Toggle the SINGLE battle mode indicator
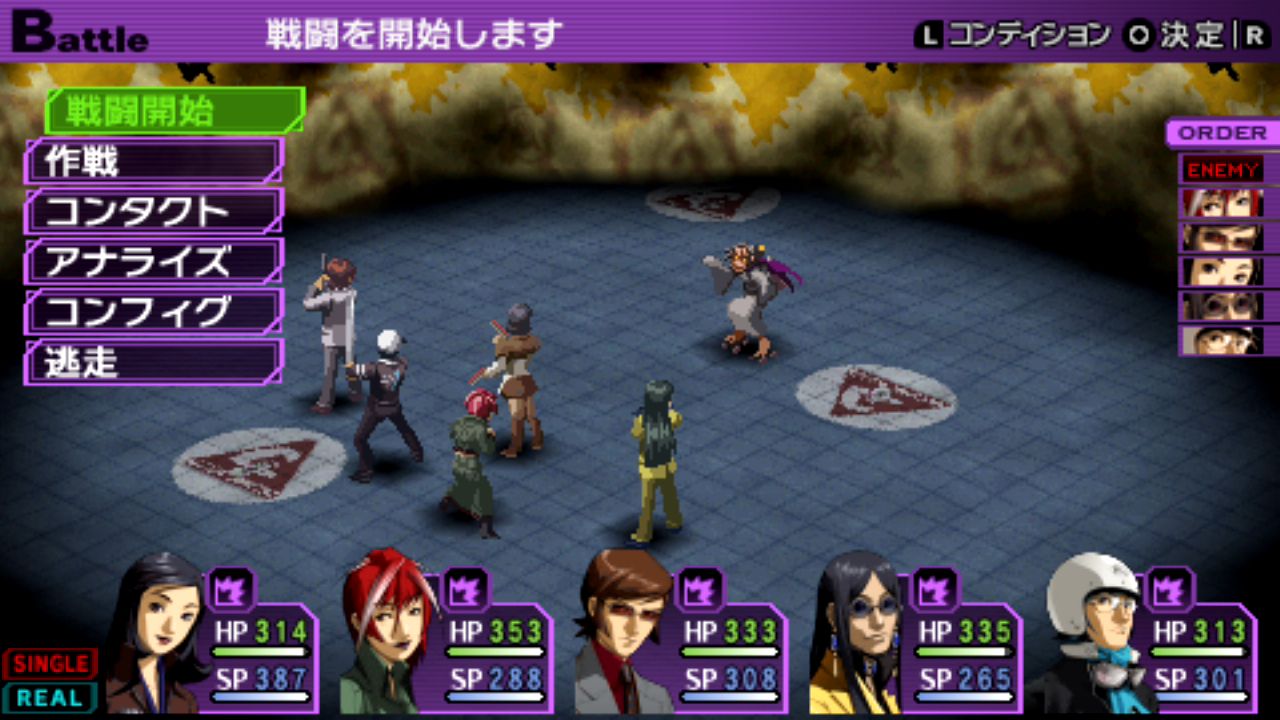Viewport: 1280px width, 720px height. click(50, 663)
